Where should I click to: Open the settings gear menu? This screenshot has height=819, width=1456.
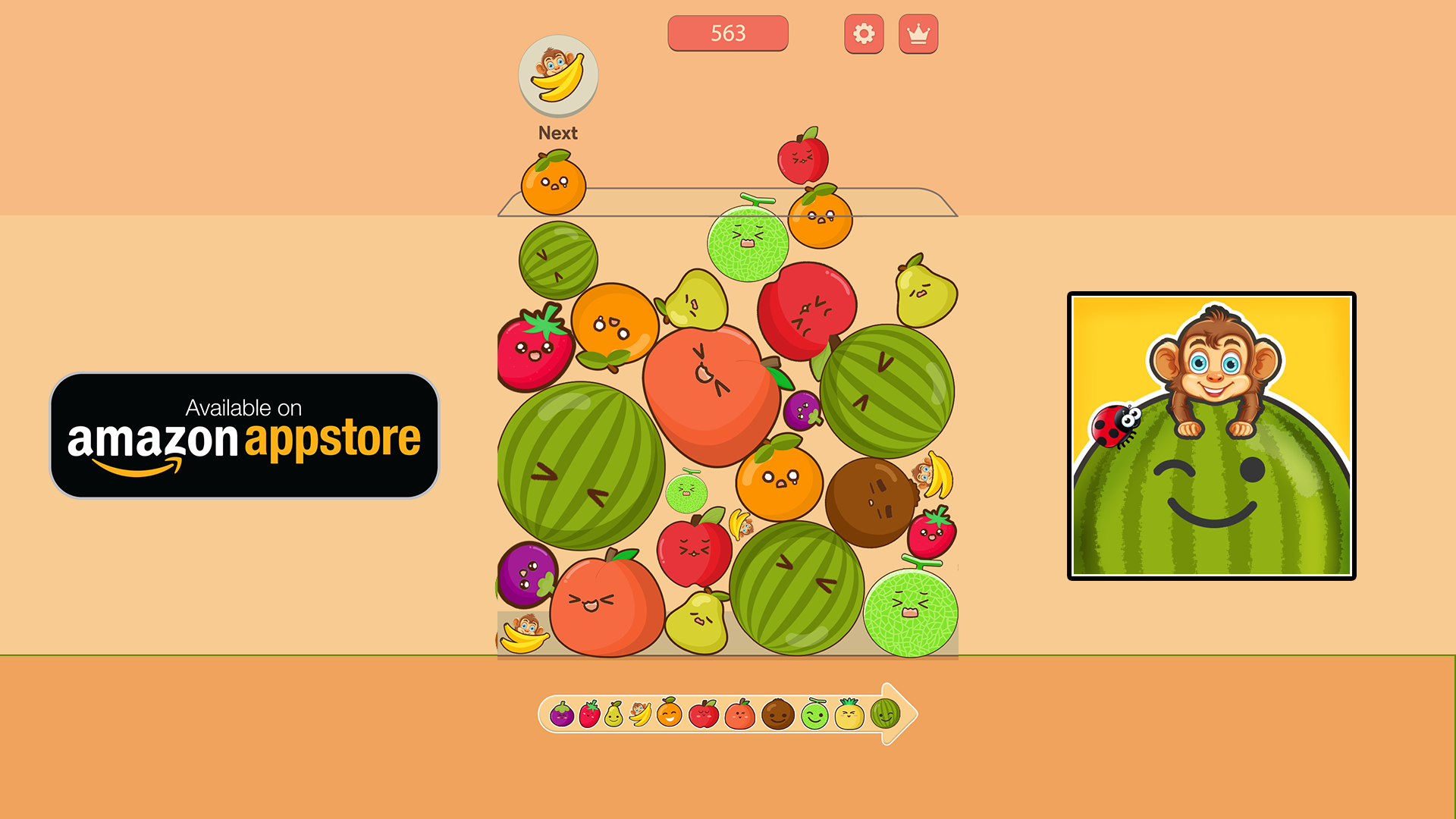pos(863,33)
